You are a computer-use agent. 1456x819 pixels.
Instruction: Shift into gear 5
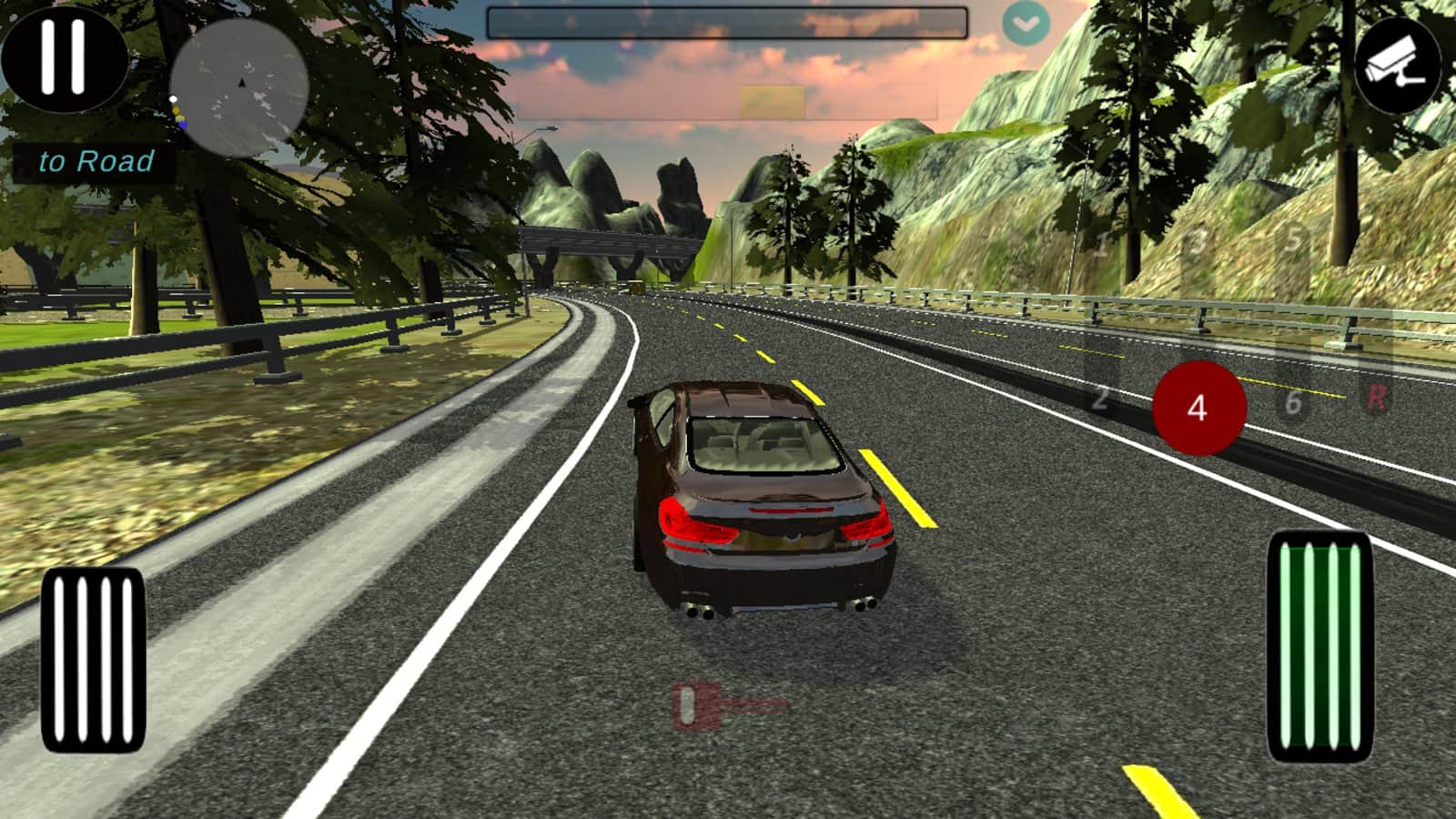click(1293, 240)
